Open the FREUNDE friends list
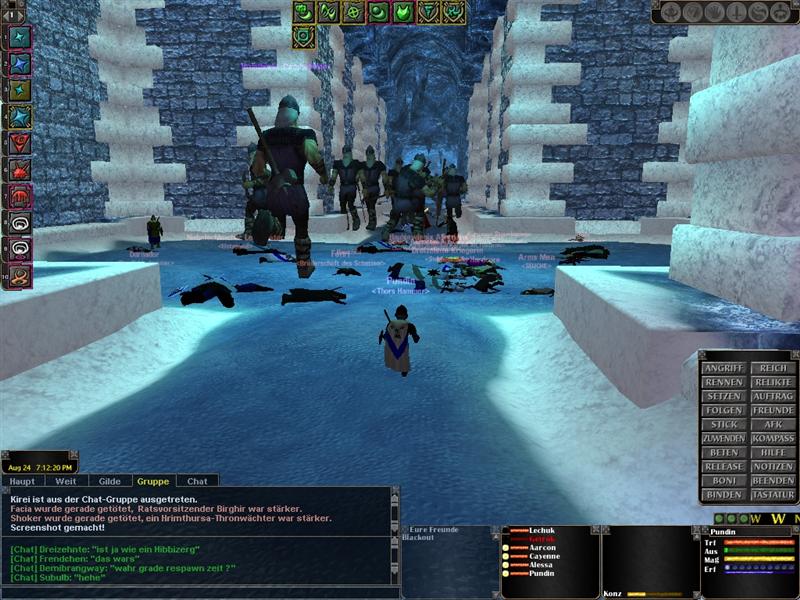The height and width of the screenshot is (600, 800). (772, 410)
